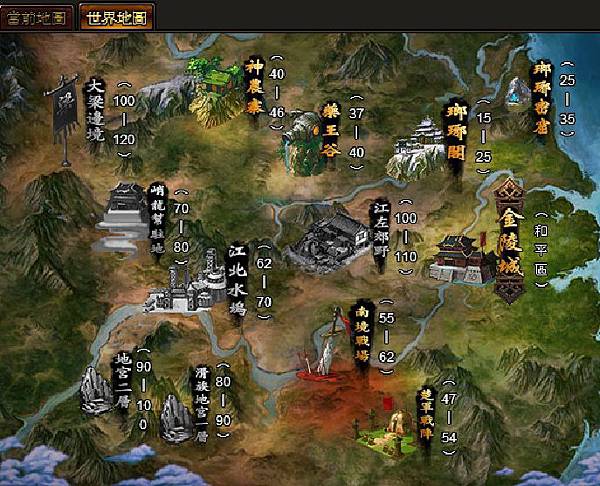600x486 pixels.
Task: Select the 世界地图 tab
Action: pyautogui.click(x=115, y=18)
